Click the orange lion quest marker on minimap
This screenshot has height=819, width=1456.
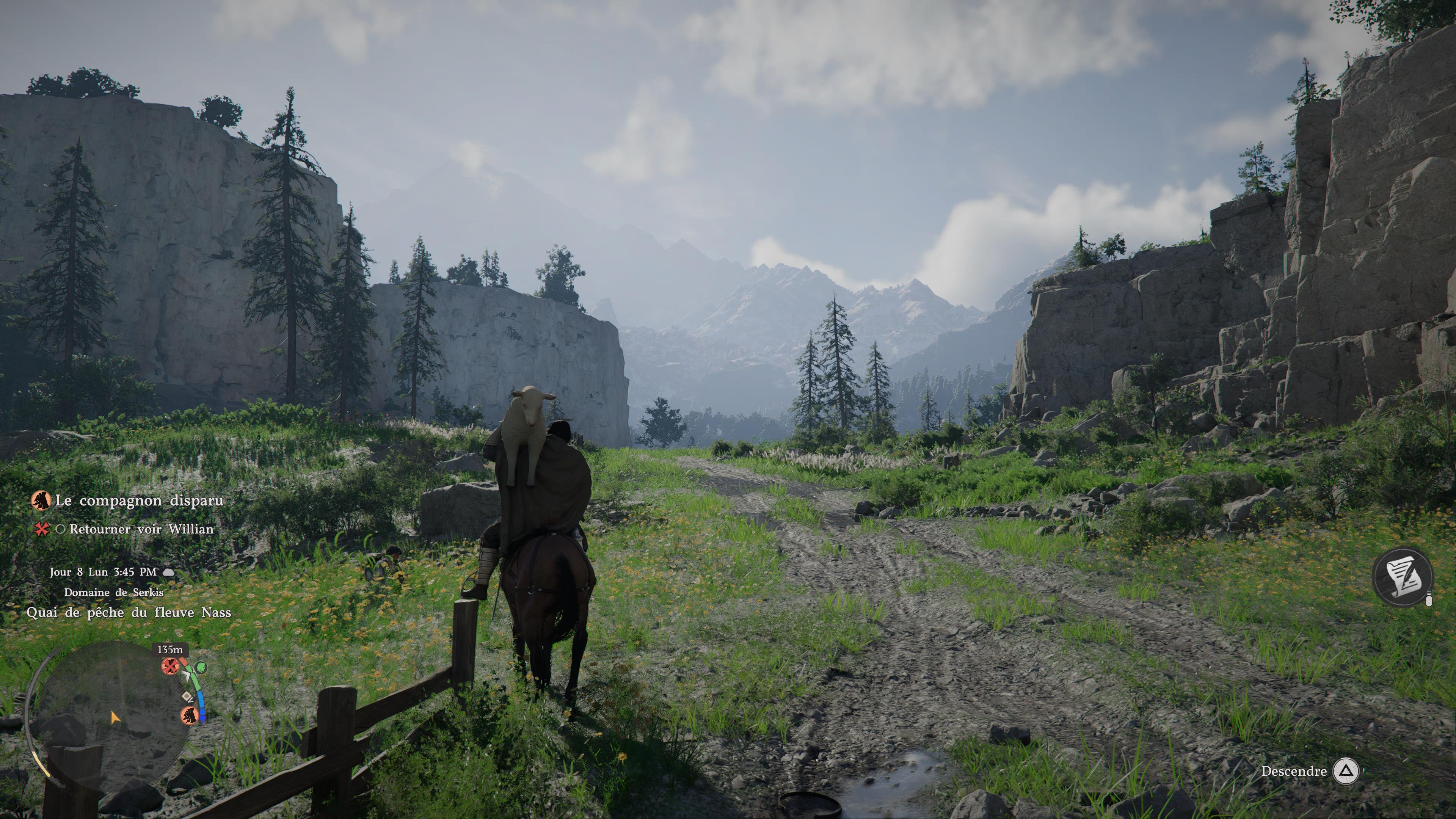[189, 715]
